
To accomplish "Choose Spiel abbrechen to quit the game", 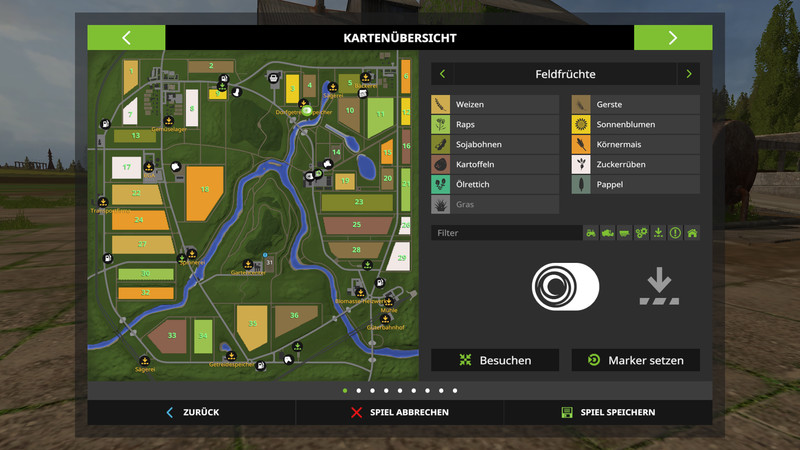I will click(400, 412).
